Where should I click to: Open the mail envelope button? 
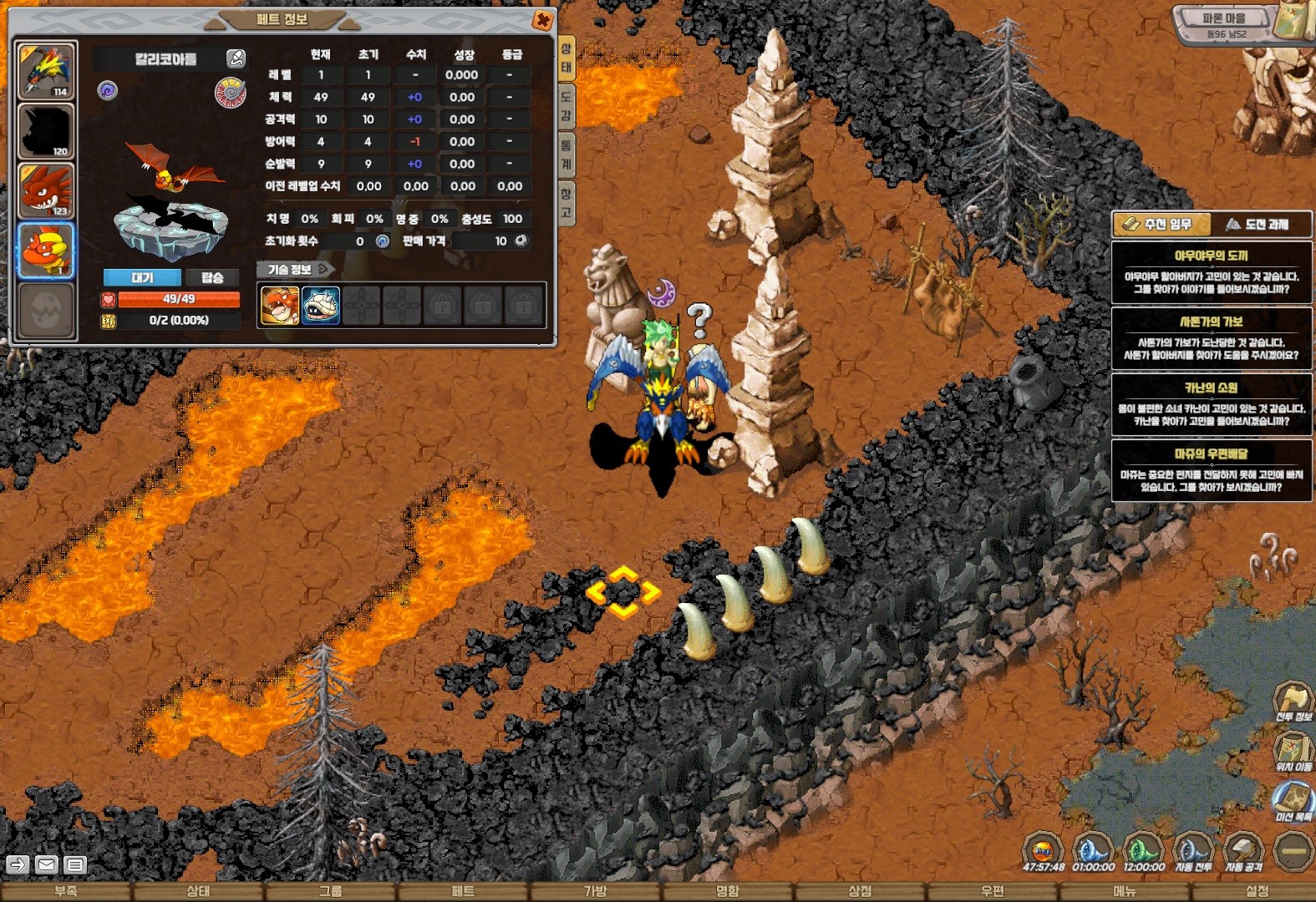47,865
